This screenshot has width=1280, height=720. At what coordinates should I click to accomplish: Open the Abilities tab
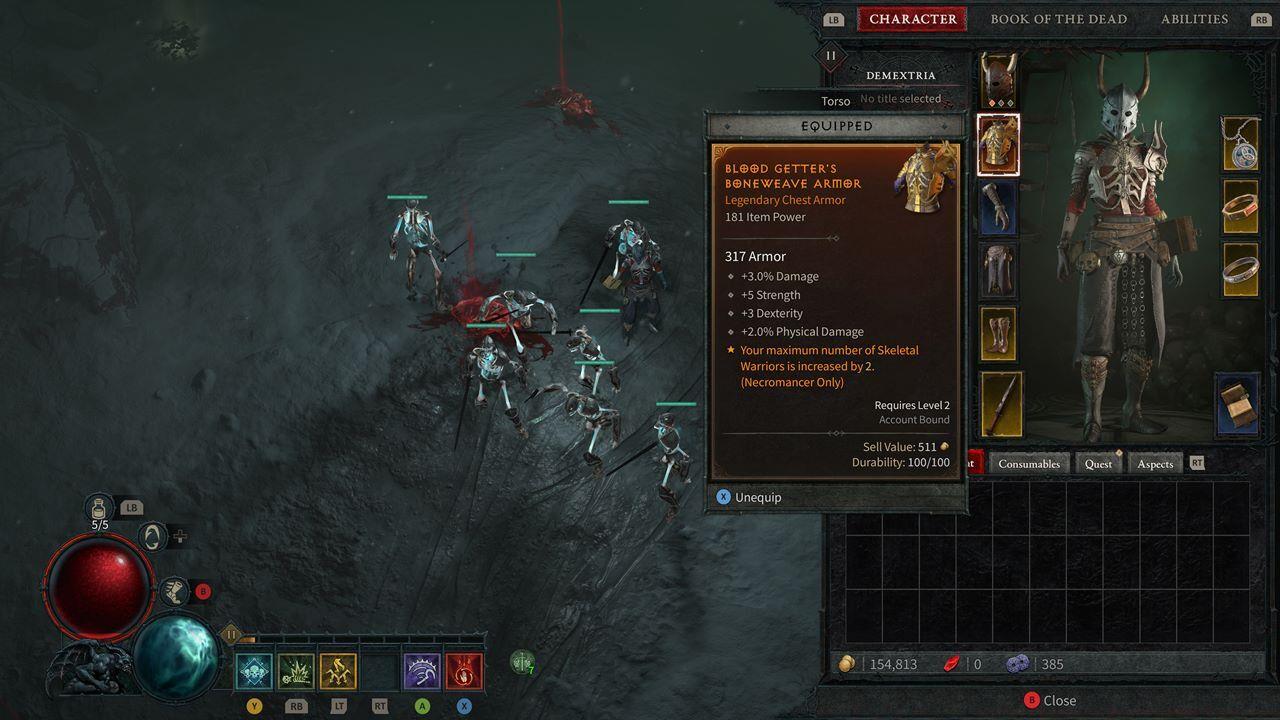(x=1194, y=18)
